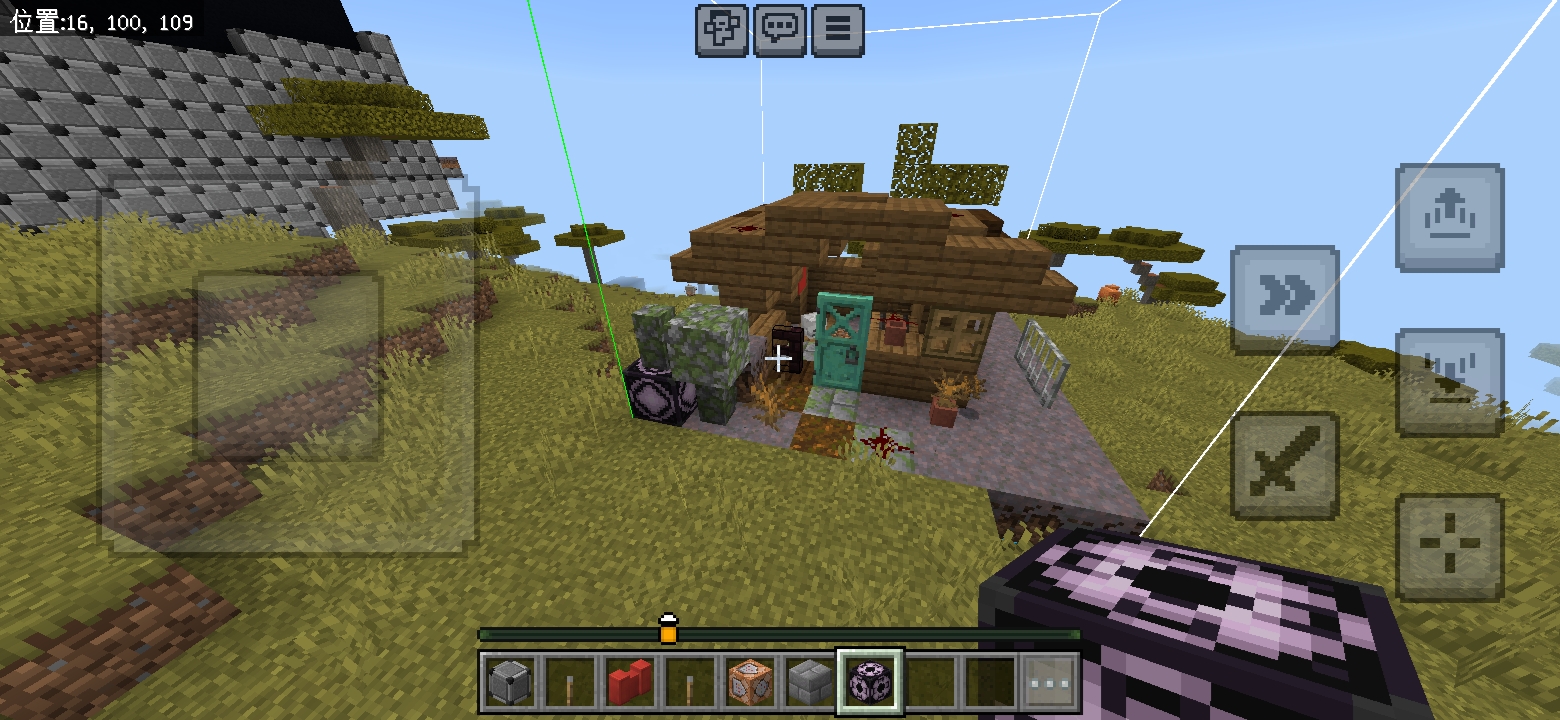
Task: Open the chat with the speech bubble button
Action: pos(779,30)
